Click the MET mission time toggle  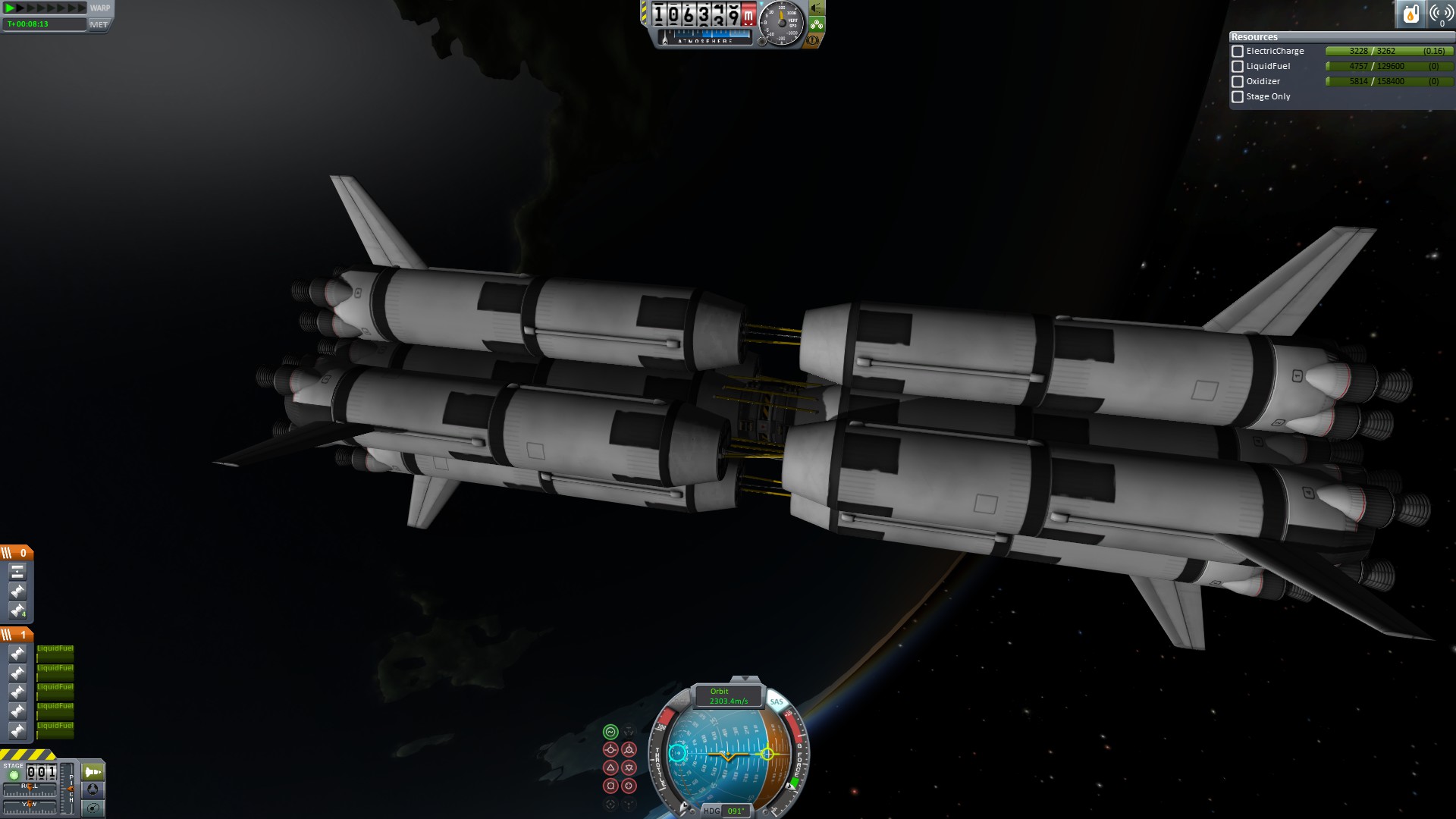(x=99, y=24)
